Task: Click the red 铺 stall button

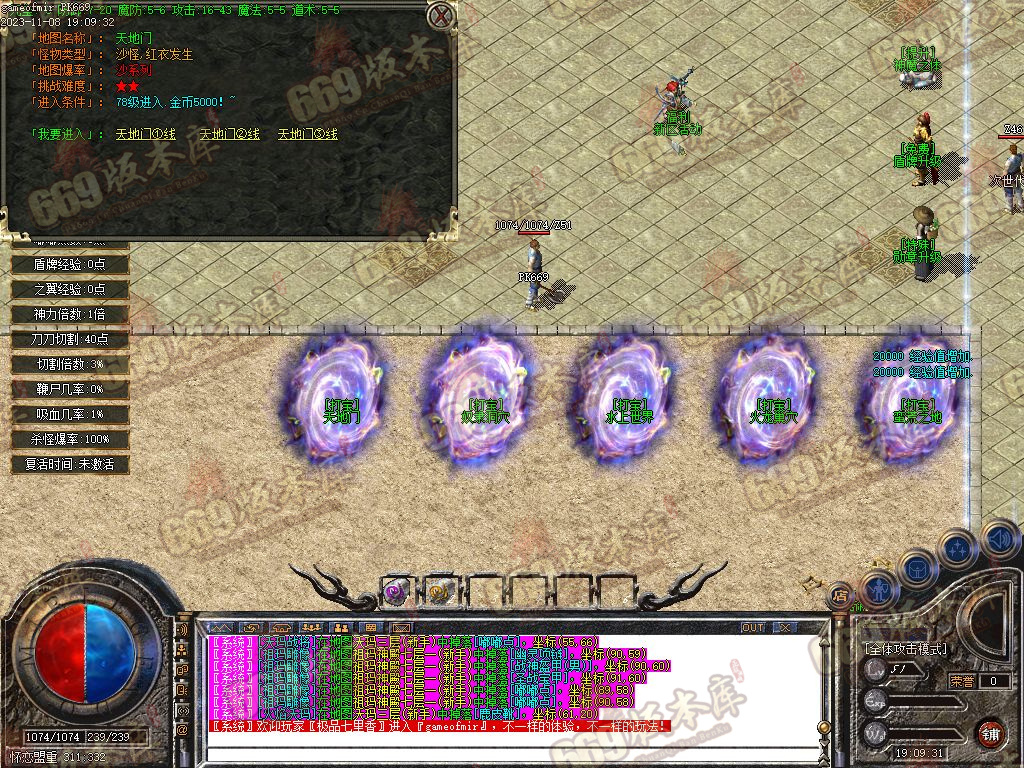Action: [x=990, y=733]
